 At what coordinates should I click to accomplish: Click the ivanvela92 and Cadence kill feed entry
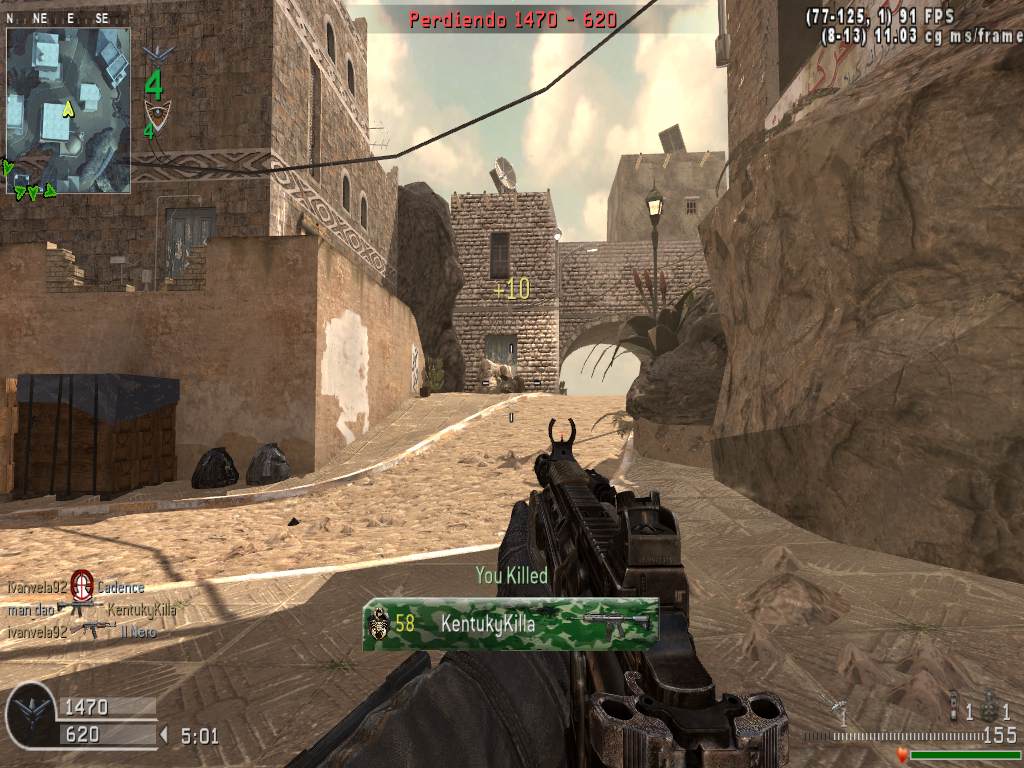76,587
